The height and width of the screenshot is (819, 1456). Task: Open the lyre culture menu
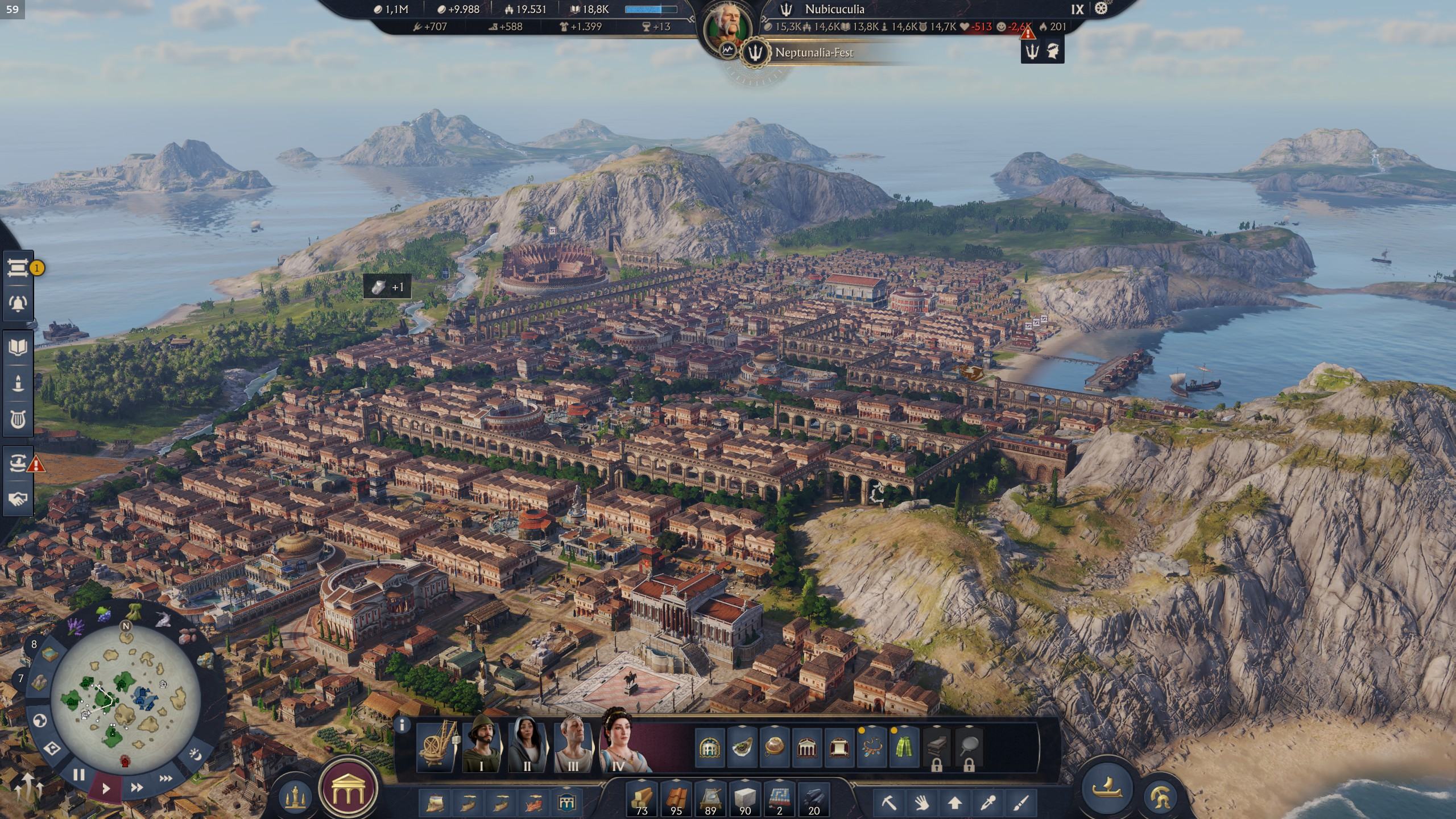coord(18,420)
